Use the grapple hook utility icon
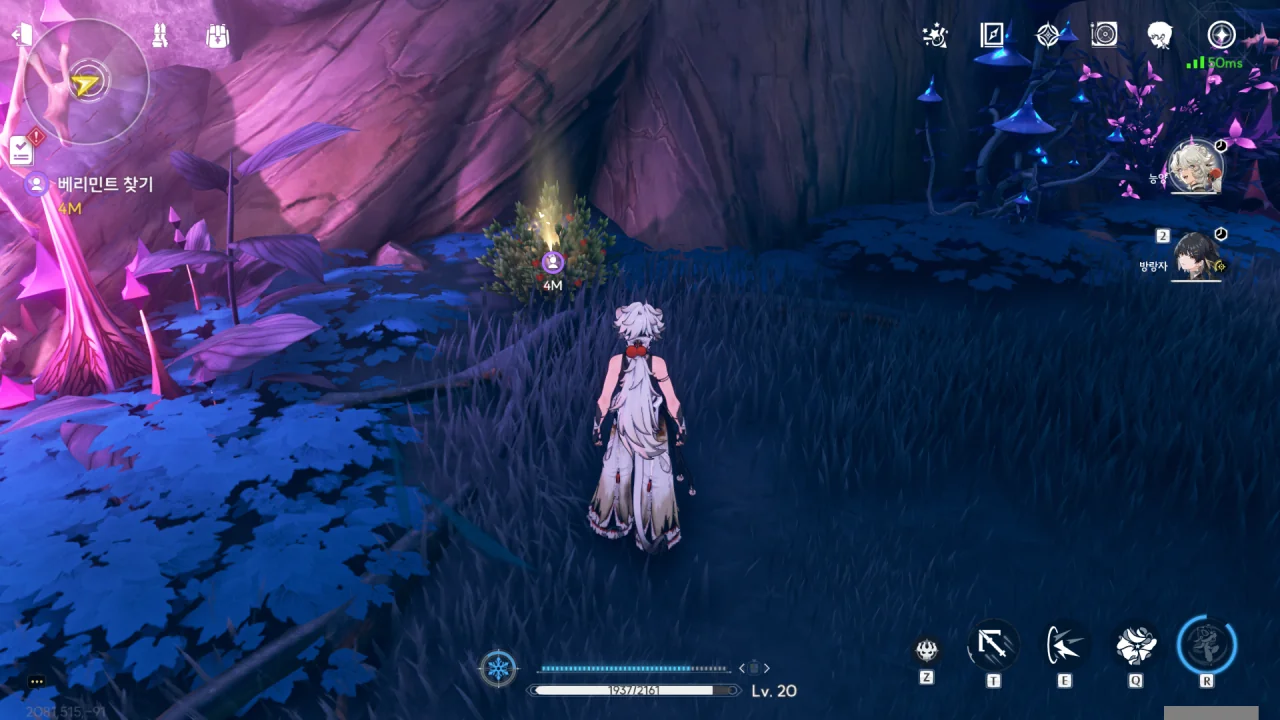 (992, 646)
